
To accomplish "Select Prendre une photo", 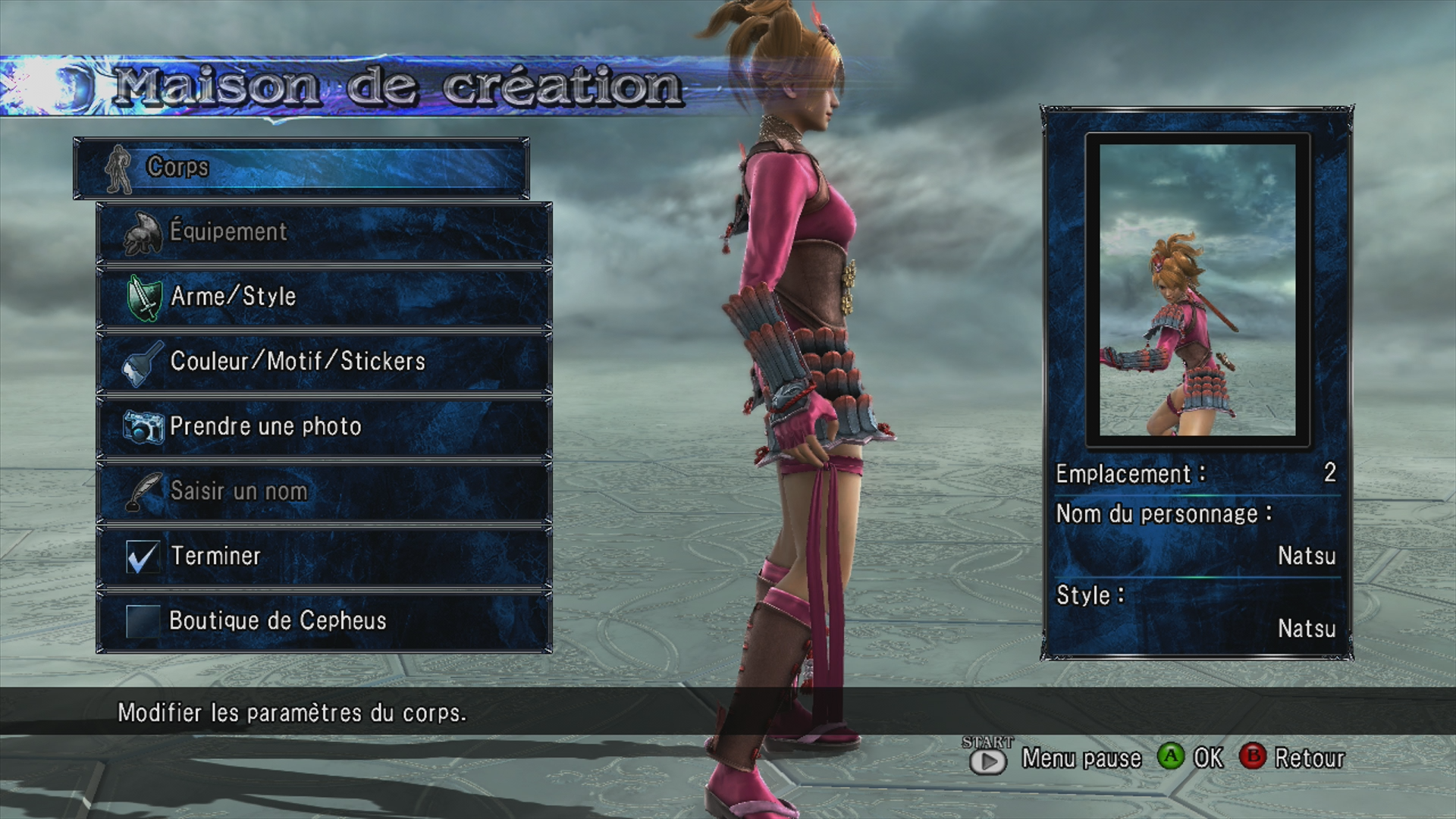I will click(324, 427).
